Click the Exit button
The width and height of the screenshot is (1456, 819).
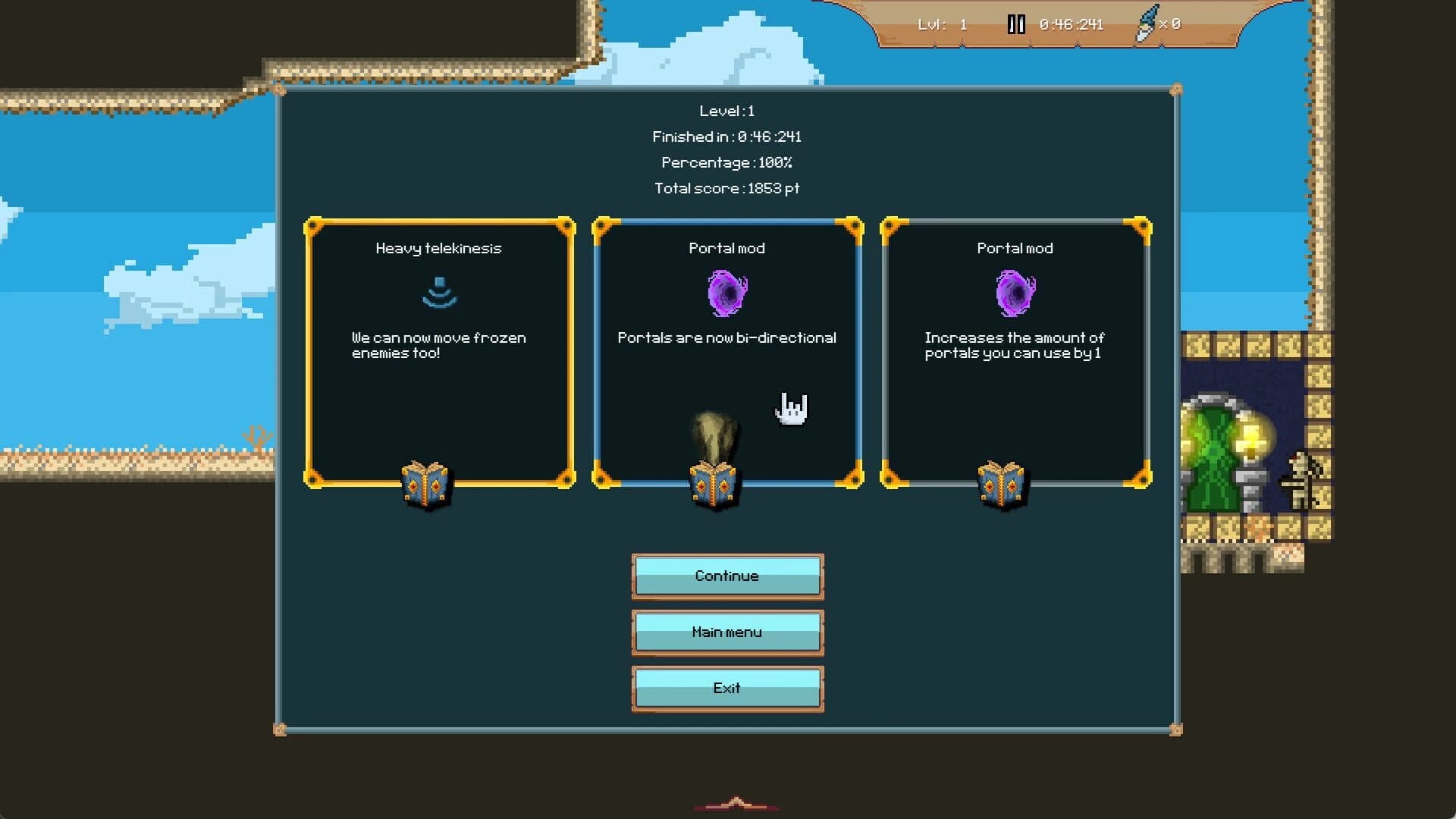pyautogui.click(x=726, y=687)
